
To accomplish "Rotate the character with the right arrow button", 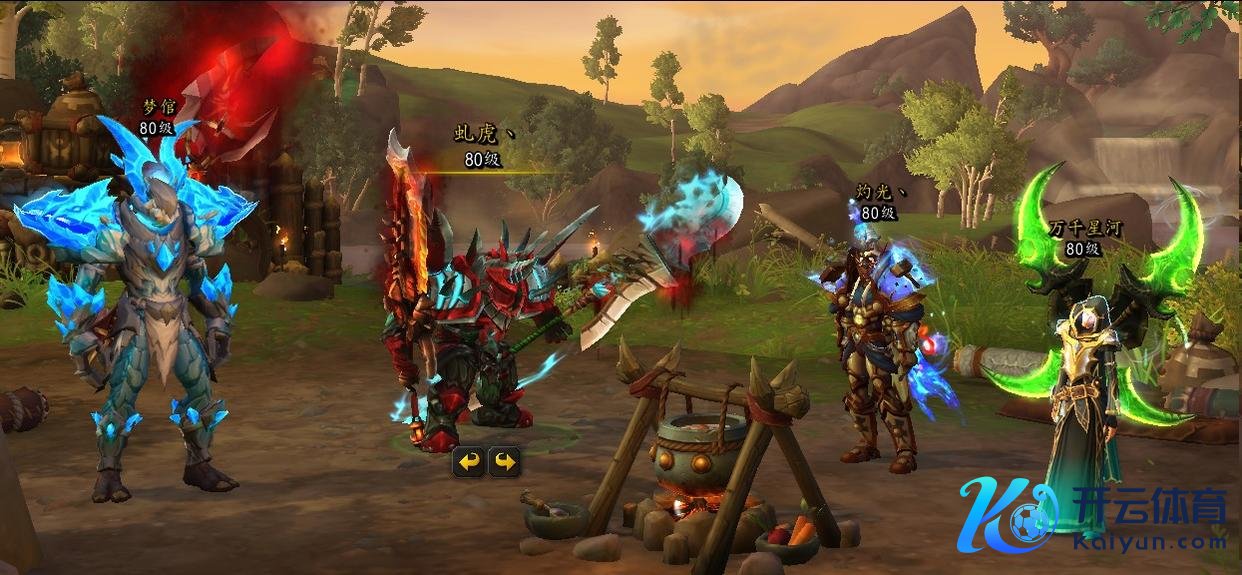I will click(504, 461).
